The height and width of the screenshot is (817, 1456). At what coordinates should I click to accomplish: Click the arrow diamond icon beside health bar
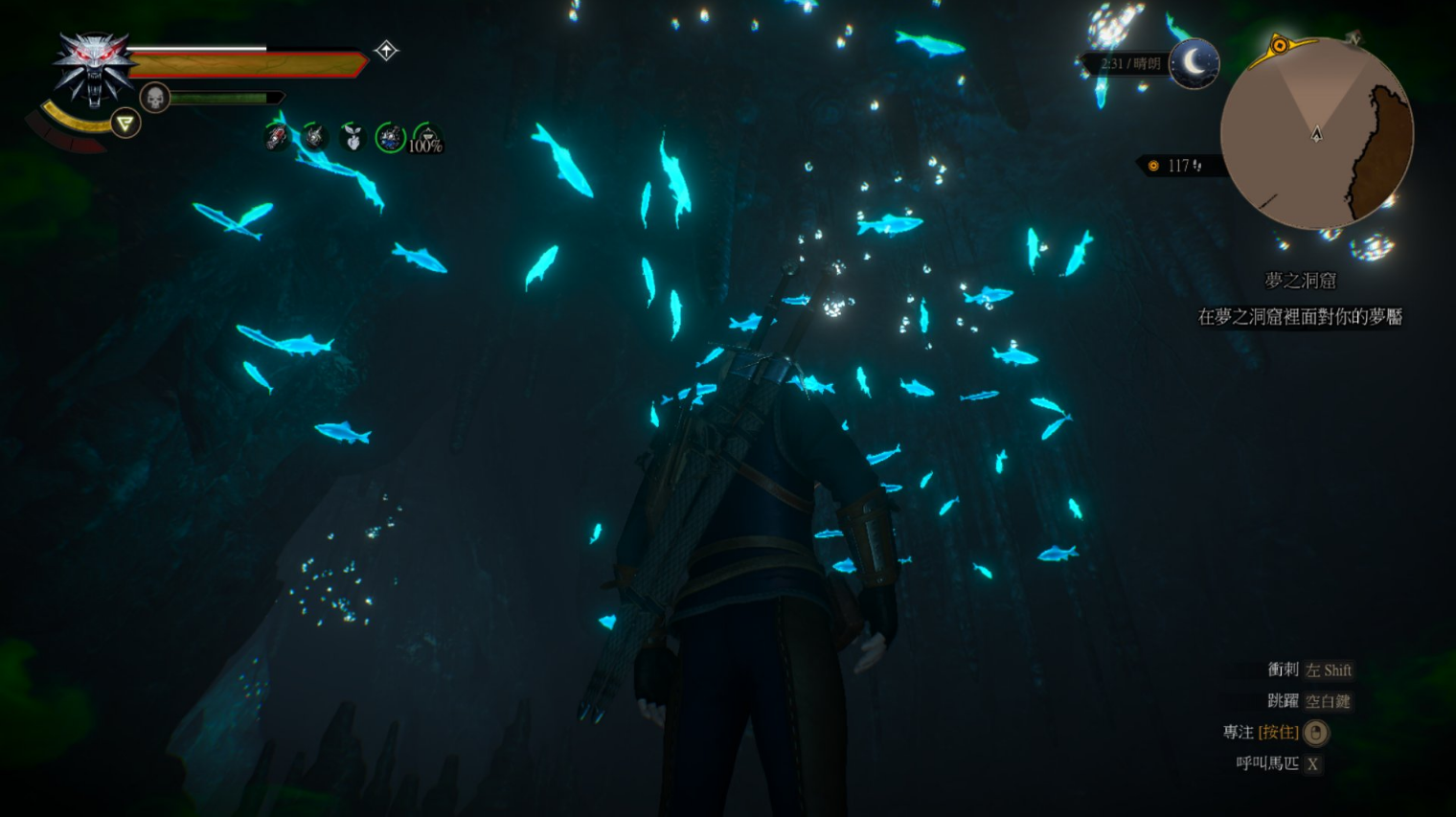tap(386, 51)
